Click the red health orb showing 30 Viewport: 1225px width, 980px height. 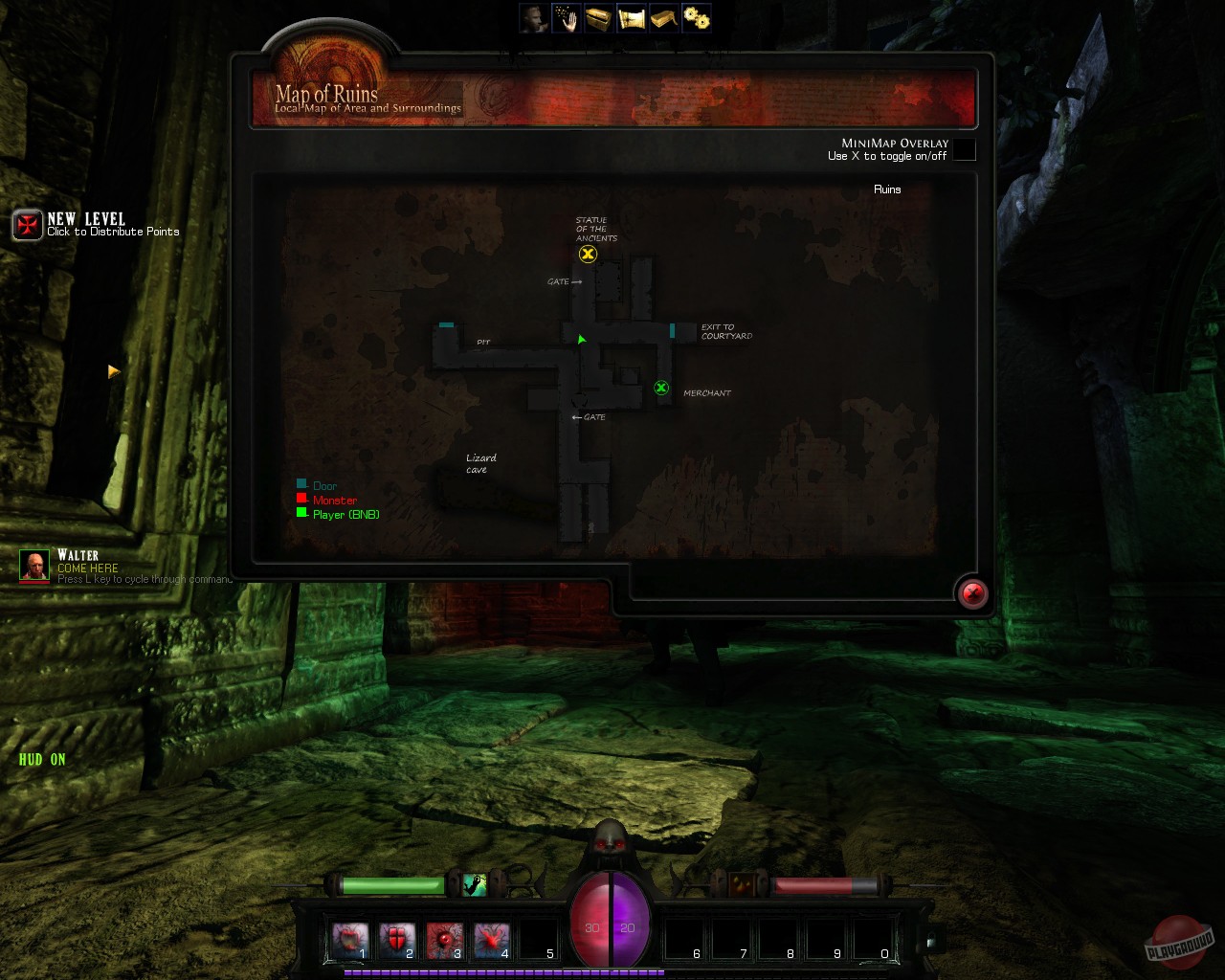click(x=592, y=926)
